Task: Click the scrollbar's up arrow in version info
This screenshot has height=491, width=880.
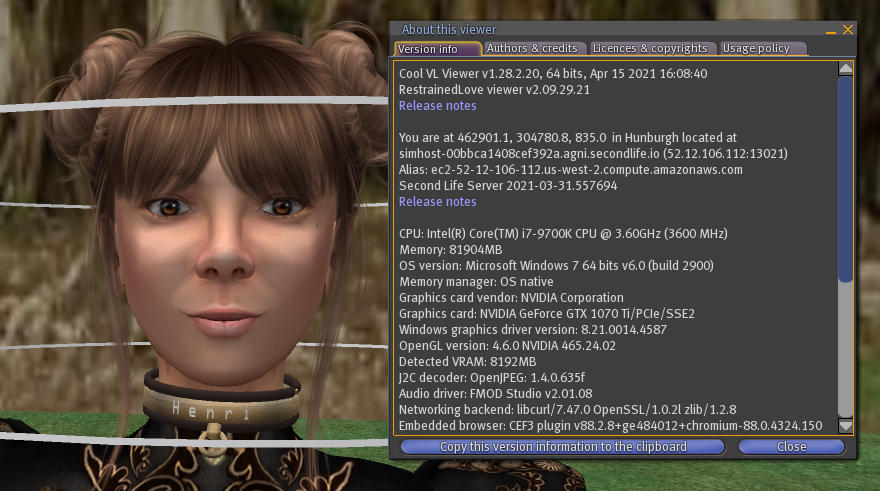Action: tap(845, 69)
